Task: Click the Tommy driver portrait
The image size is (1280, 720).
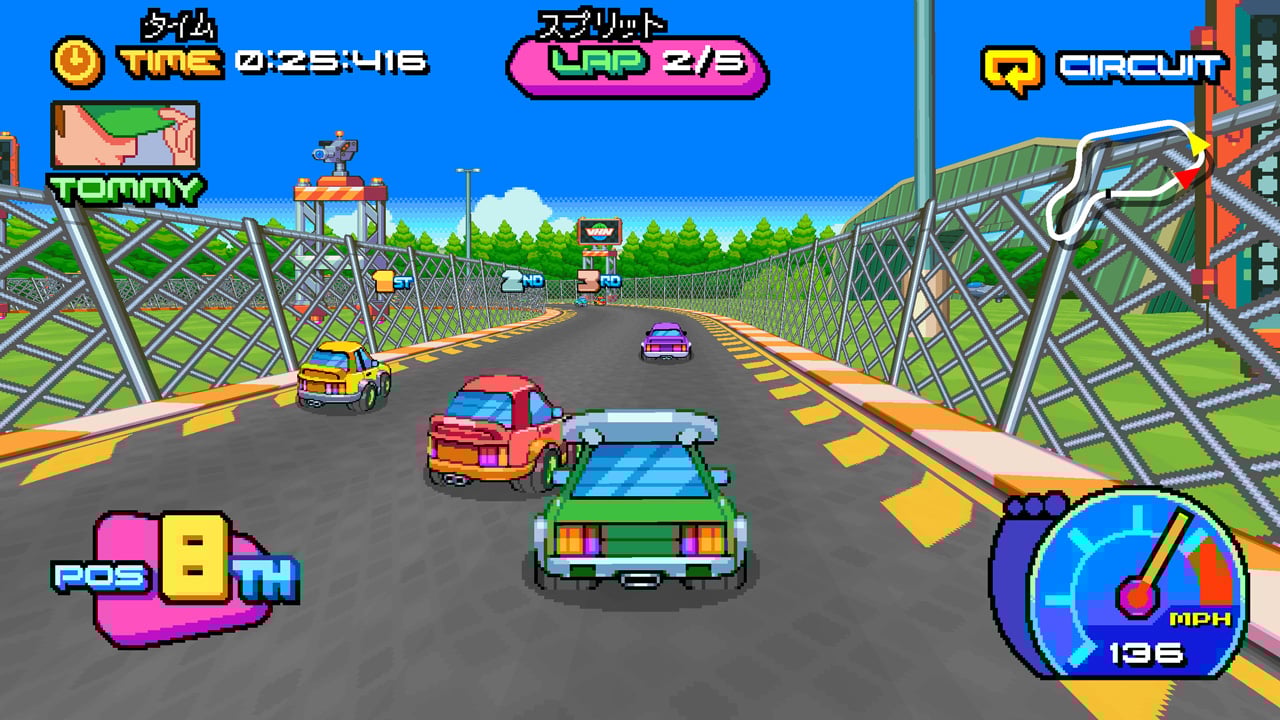Action: point(125,135)
